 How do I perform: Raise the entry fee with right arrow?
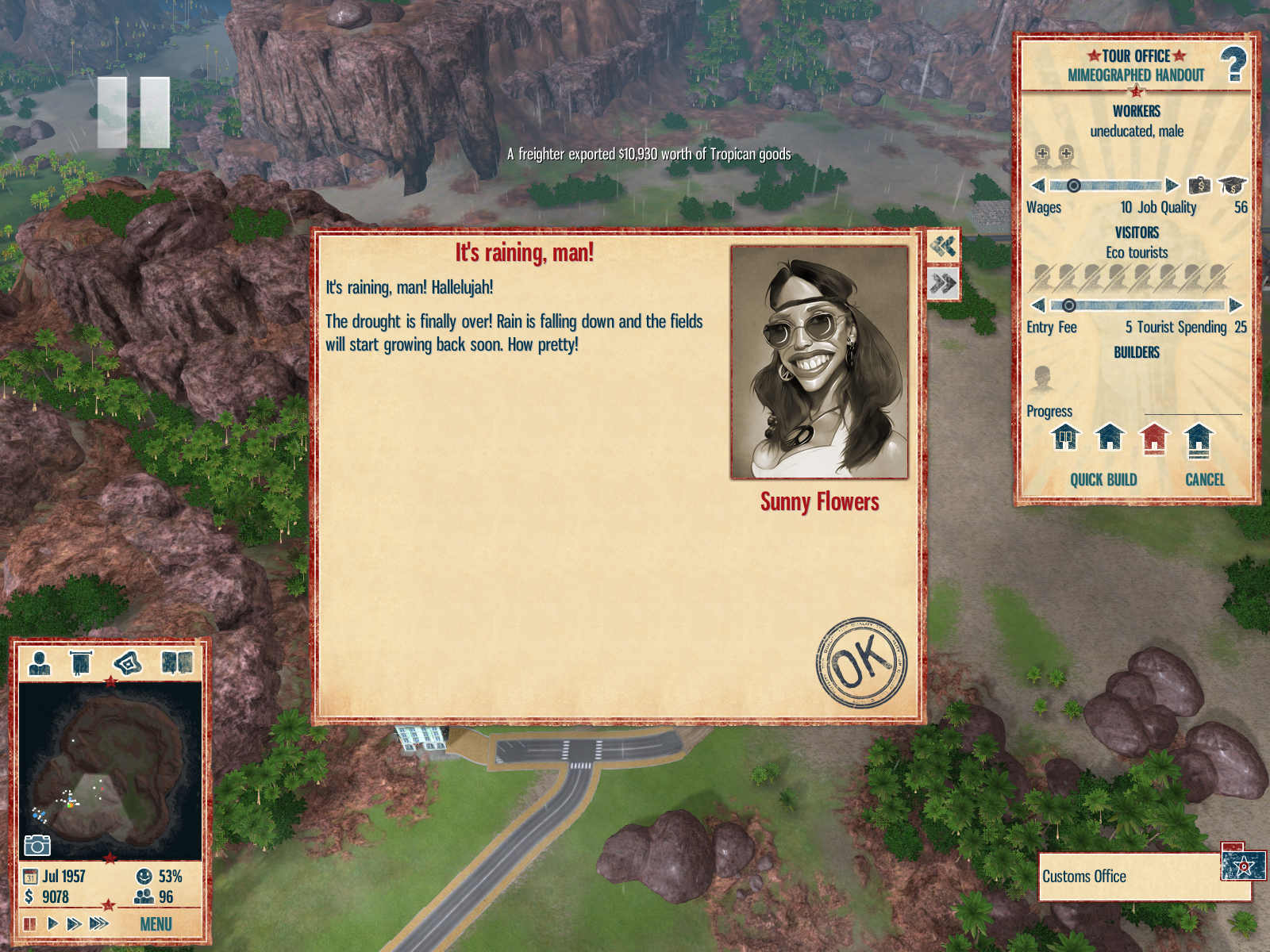click(x=1235, y=305)
